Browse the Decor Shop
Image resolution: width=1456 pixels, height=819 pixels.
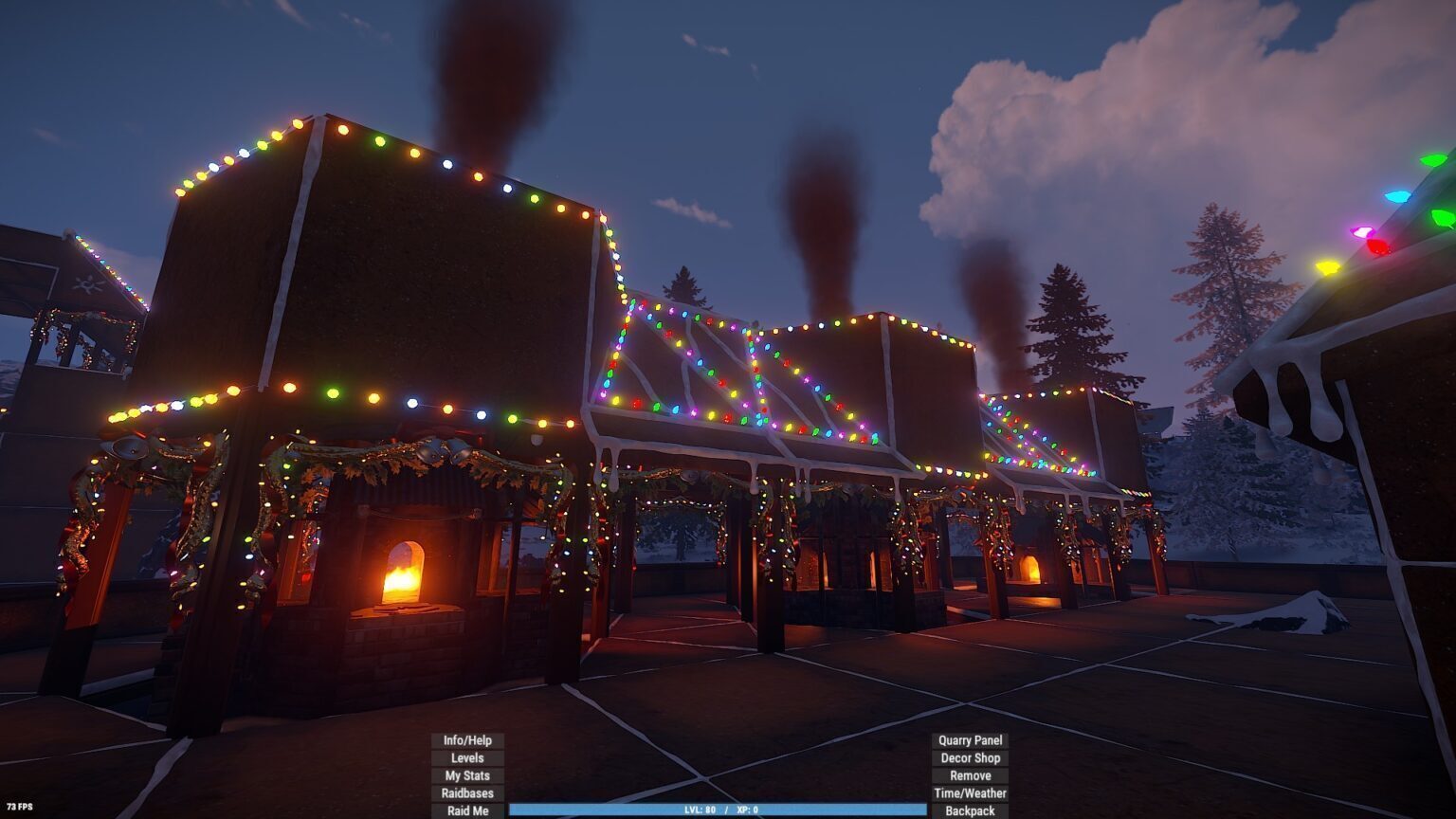(x=970, y=758)
